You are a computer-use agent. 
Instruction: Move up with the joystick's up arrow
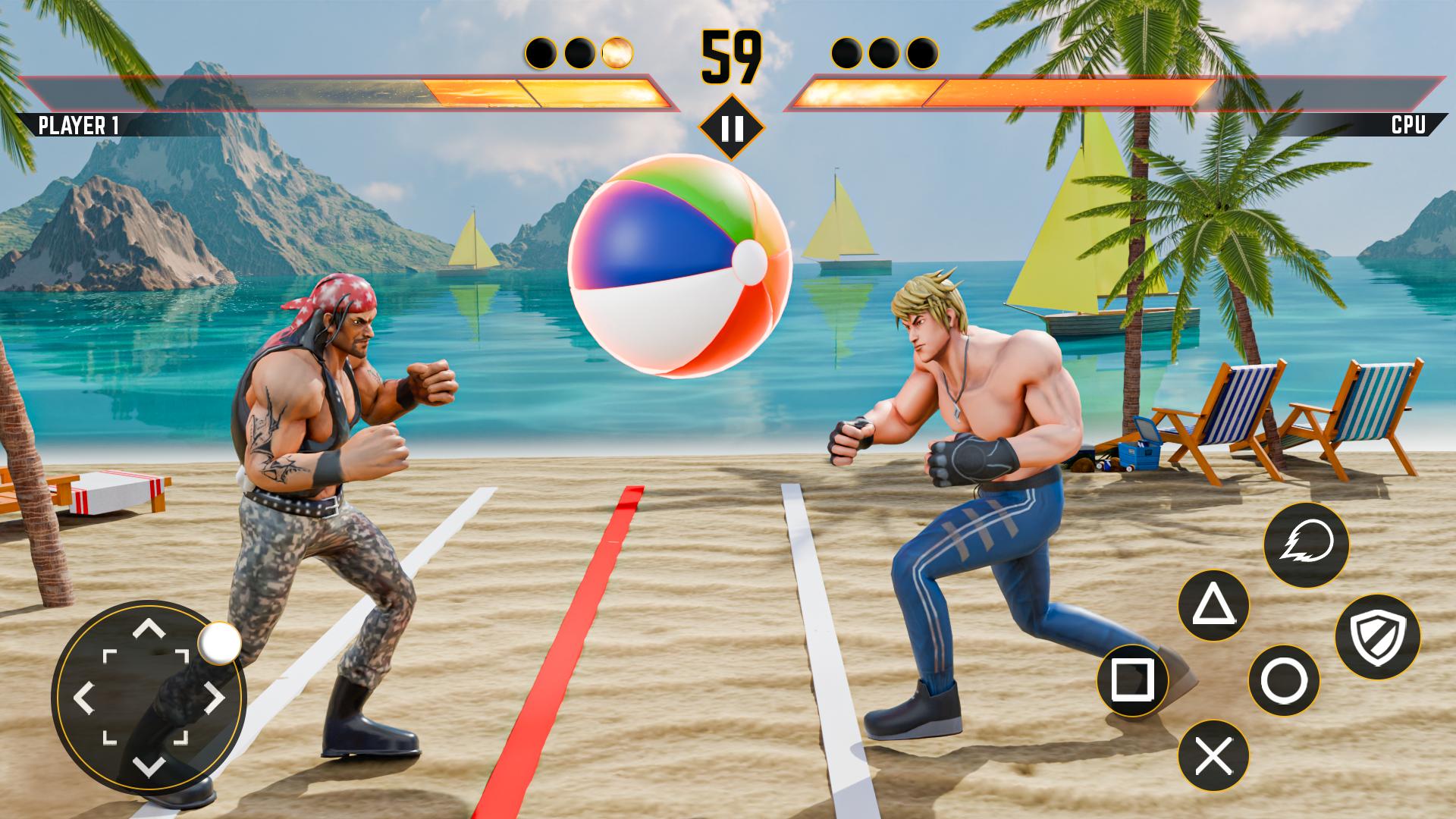(149, 629)
